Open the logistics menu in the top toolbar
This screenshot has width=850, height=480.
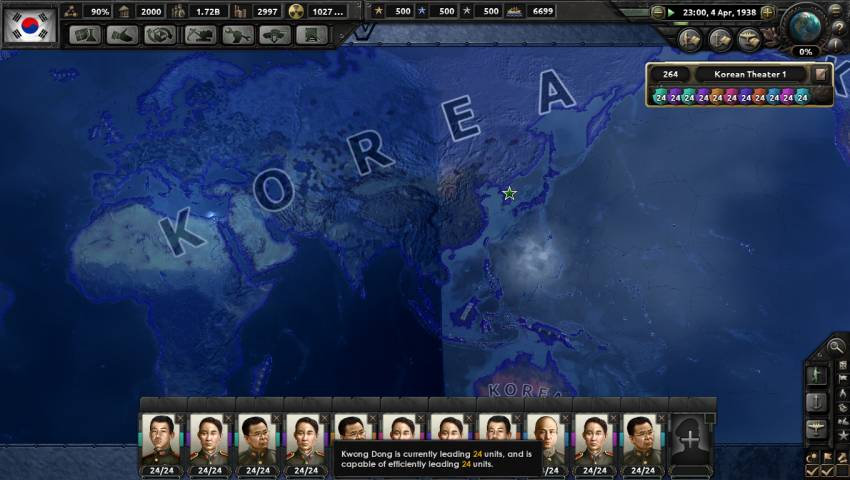312,35
